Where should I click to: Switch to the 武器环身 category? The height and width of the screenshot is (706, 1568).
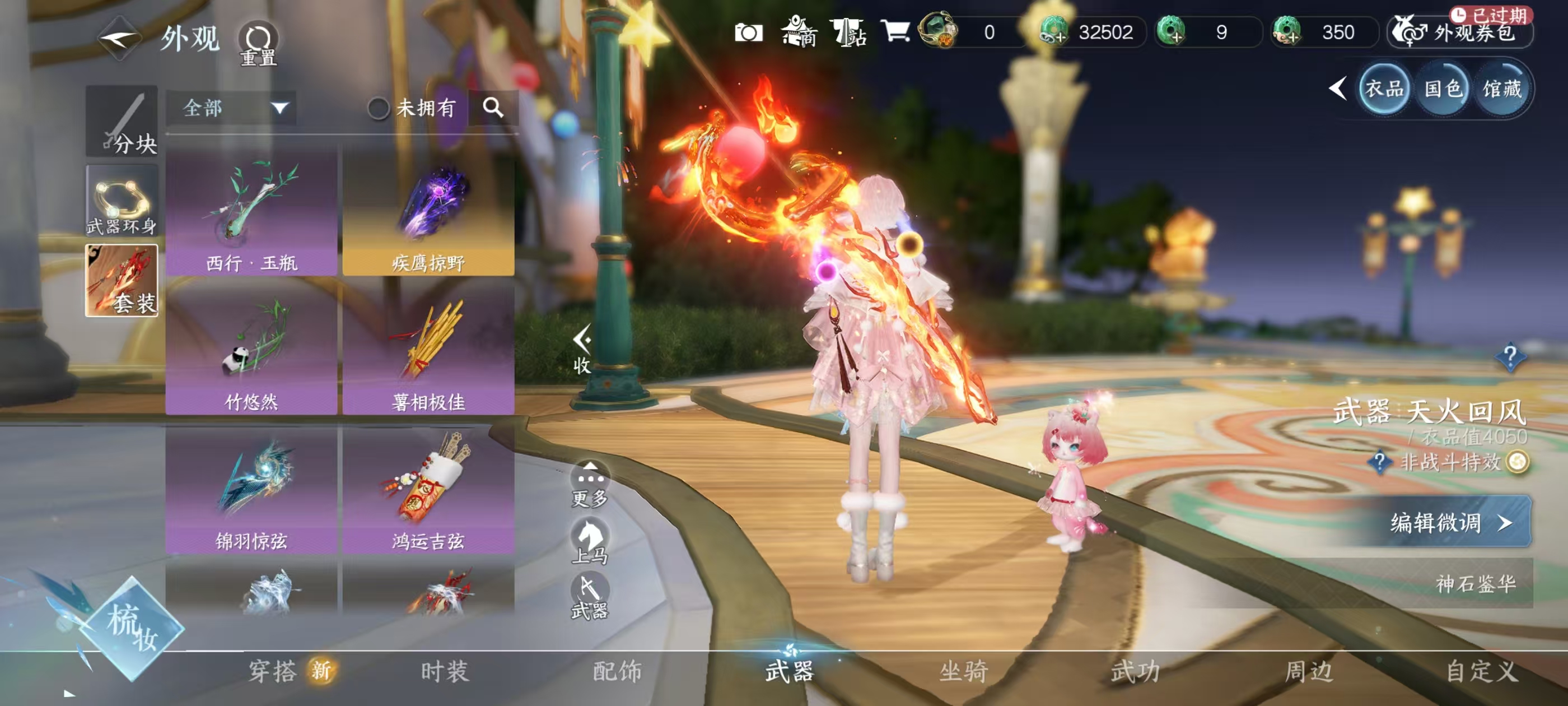coord(122,201)
